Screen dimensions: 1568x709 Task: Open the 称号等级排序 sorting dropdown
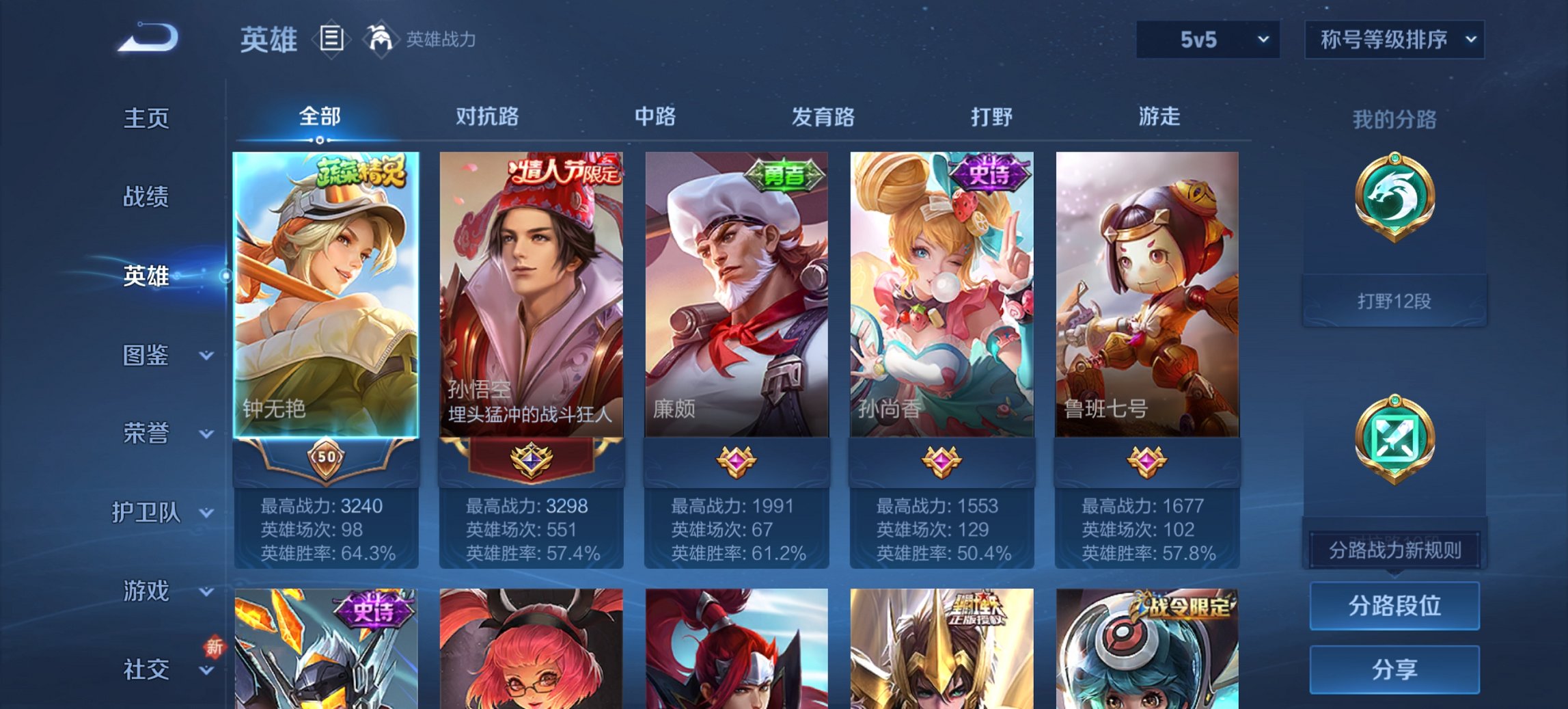1395,40
